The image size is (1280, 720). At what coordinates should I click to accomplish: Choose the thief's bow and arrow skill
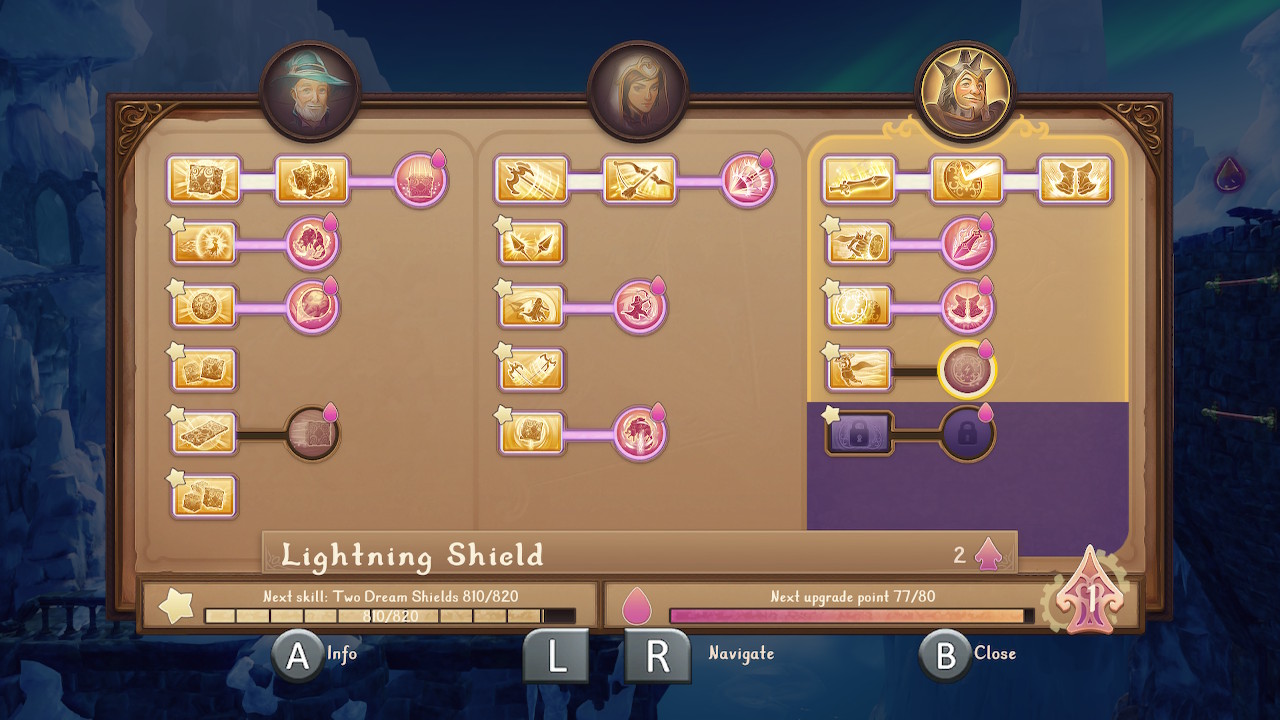tap(639, 180)
